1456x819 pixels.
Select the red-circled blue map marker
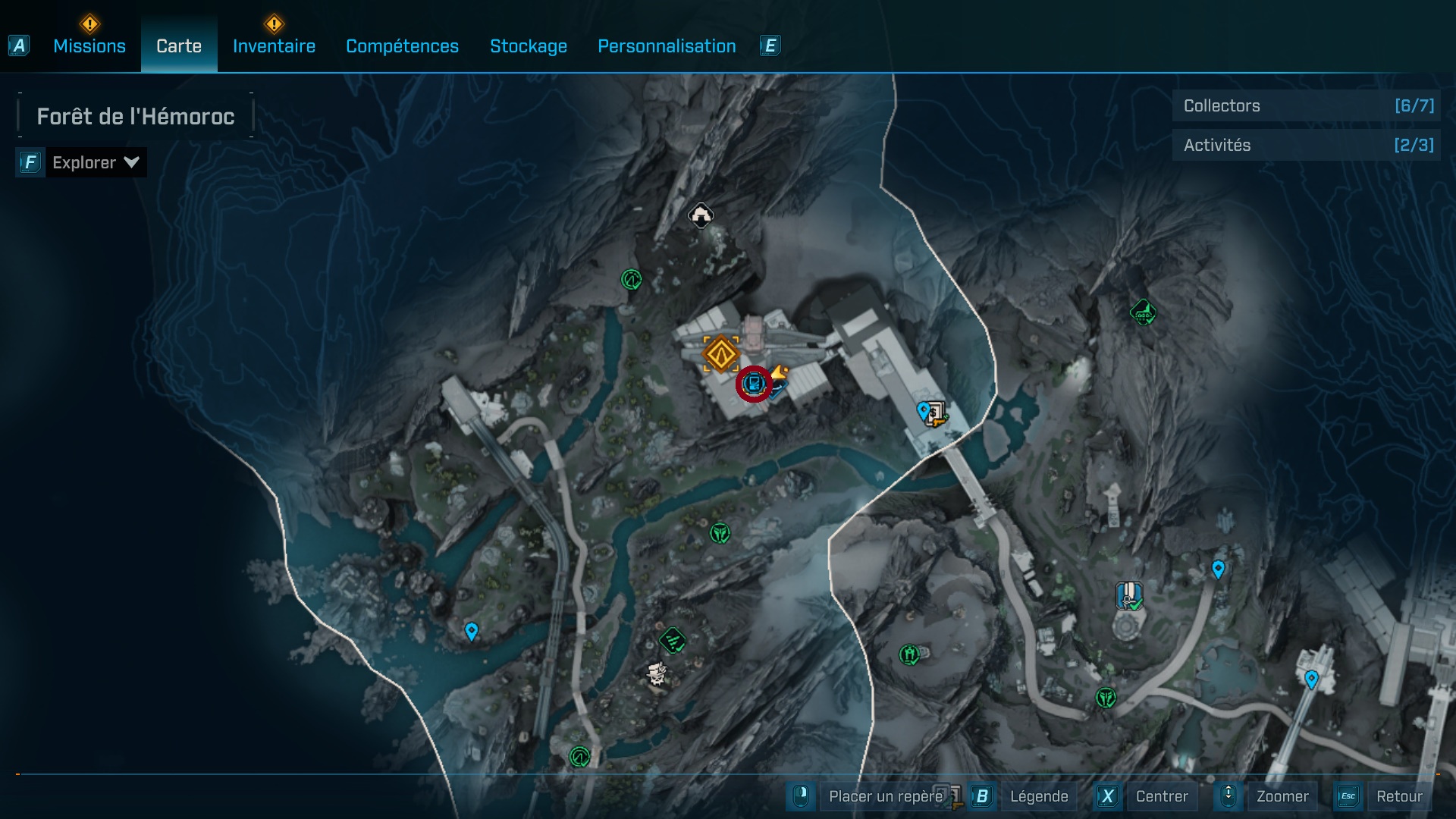pyautogui.click(x=754, y=384)
